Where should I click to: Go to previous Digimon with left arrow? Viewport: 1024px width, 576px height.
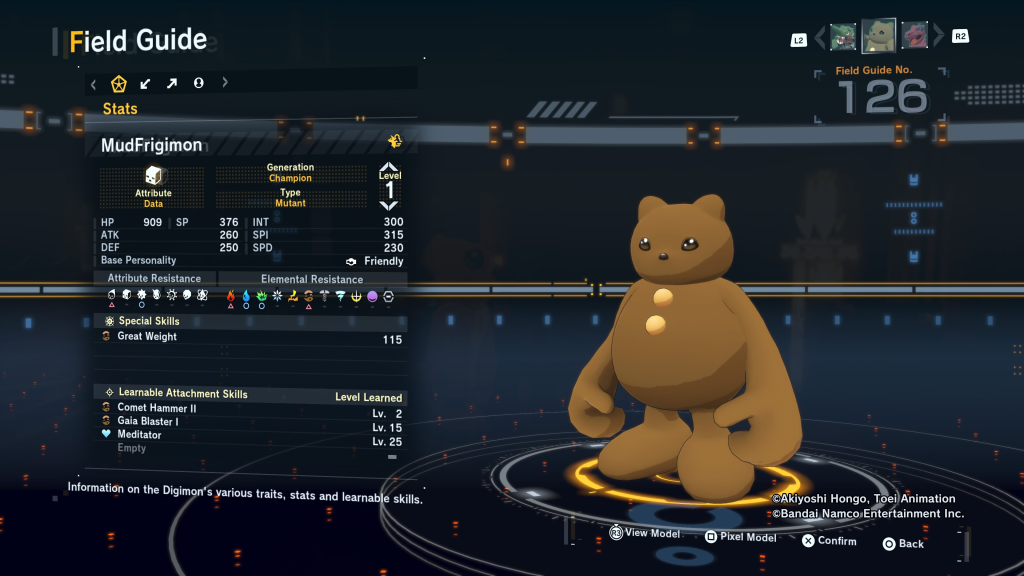click(x=820, y=38)
